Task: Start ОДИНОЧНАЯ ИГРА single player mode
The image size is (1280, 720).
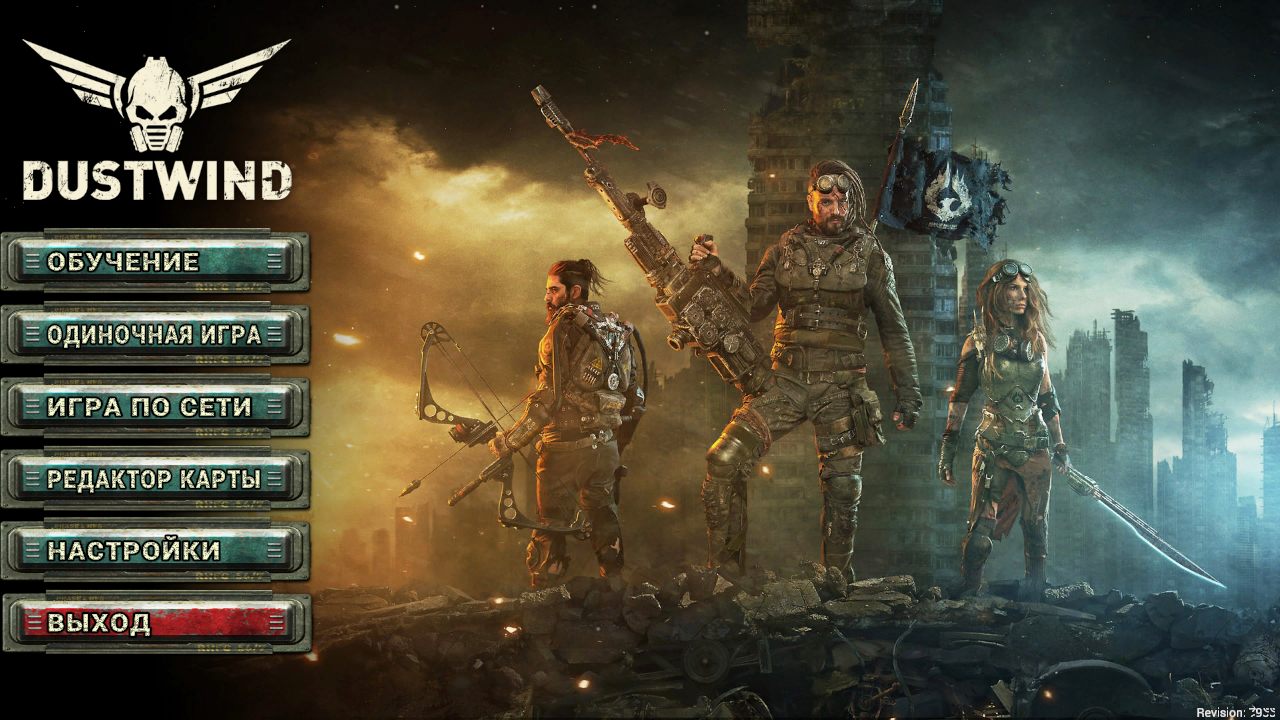Action: point(150,335)
